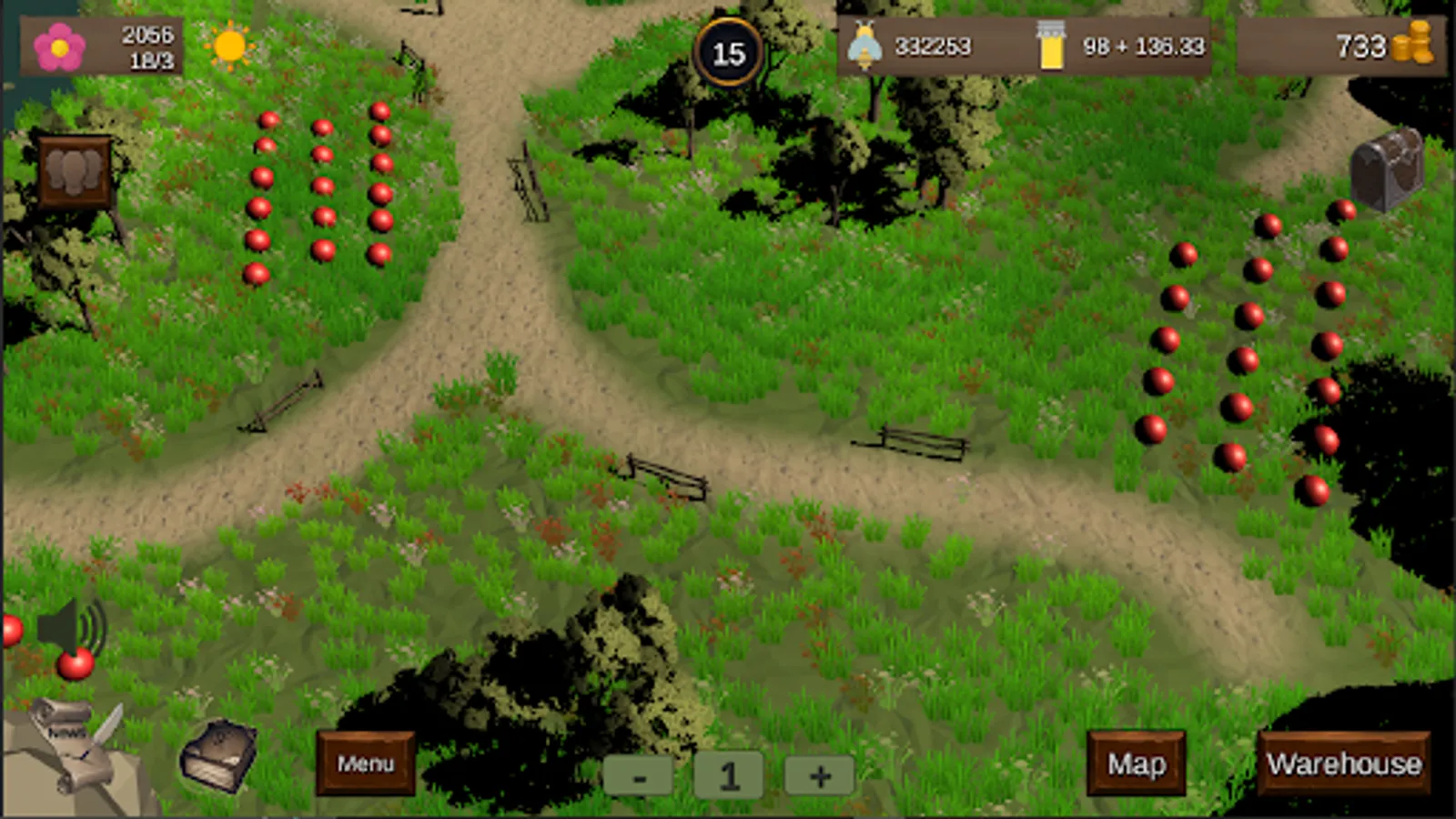Open the treasure chest icon
The width and height of the screenshot is (1456, 819).
point(1386,168)
